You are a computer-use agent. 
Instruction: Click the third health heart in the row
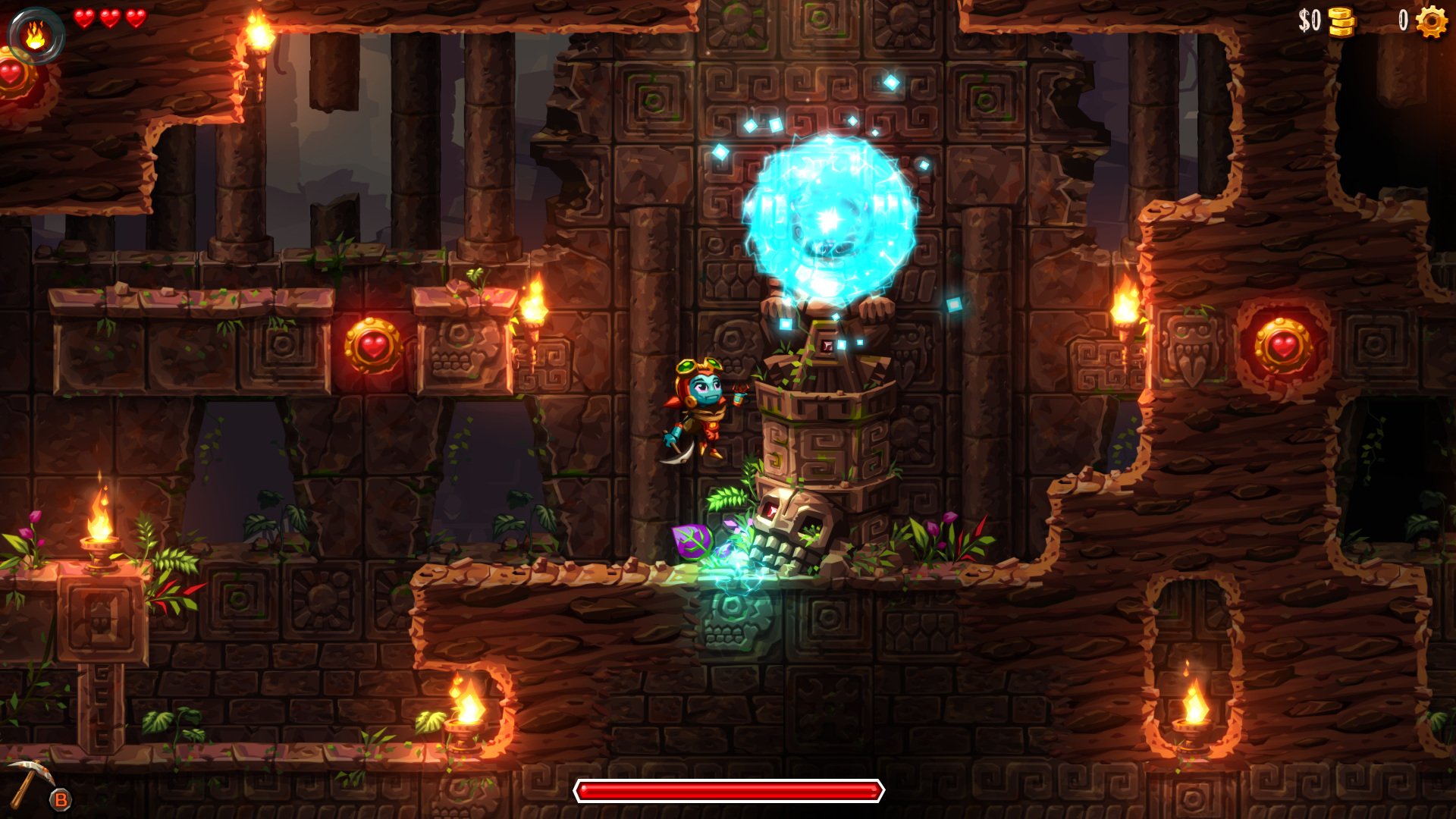click(136, 19)
